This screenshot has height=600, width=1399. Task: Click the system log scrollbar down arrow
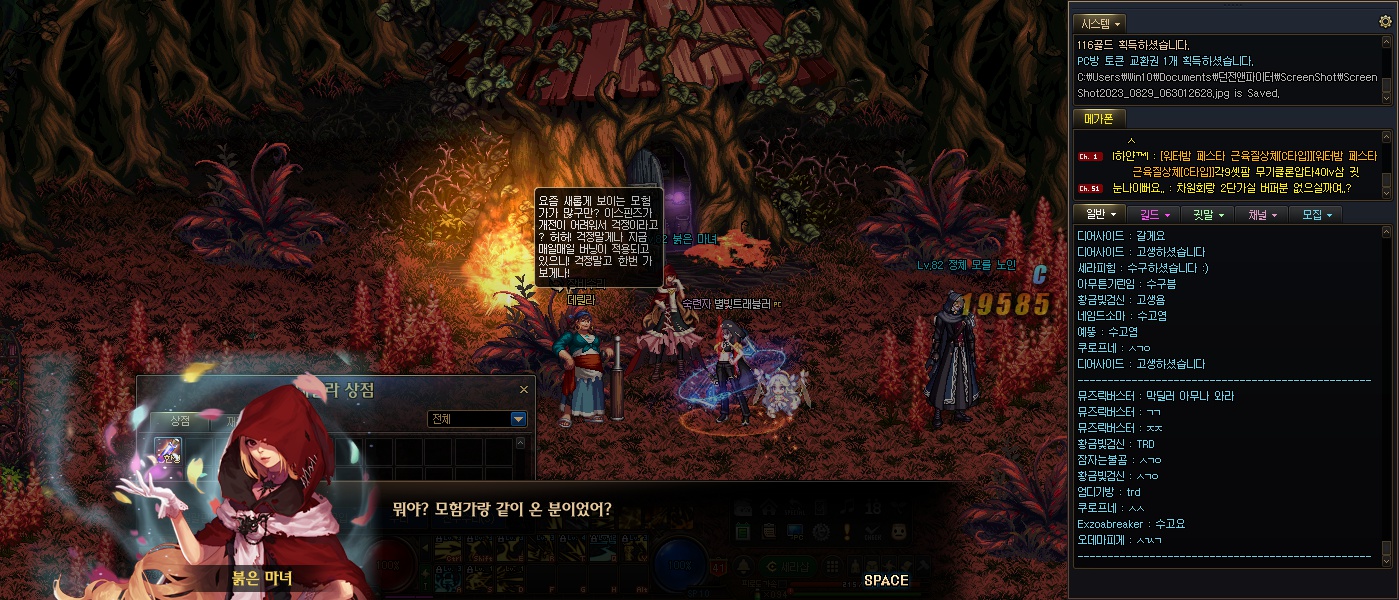[1386, 98]
